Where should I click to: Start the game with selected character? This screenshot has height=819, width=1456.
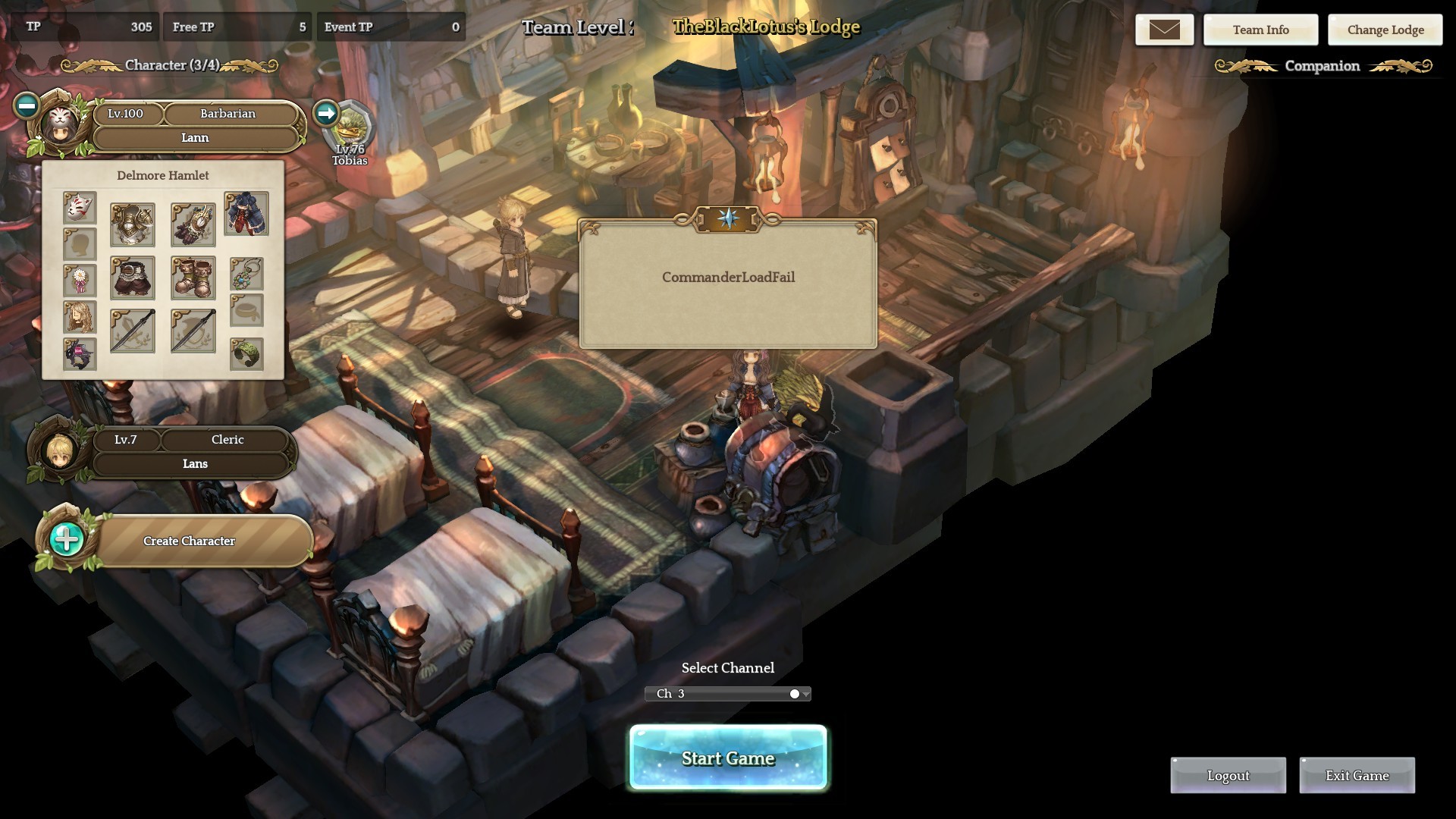pos(728,758)
